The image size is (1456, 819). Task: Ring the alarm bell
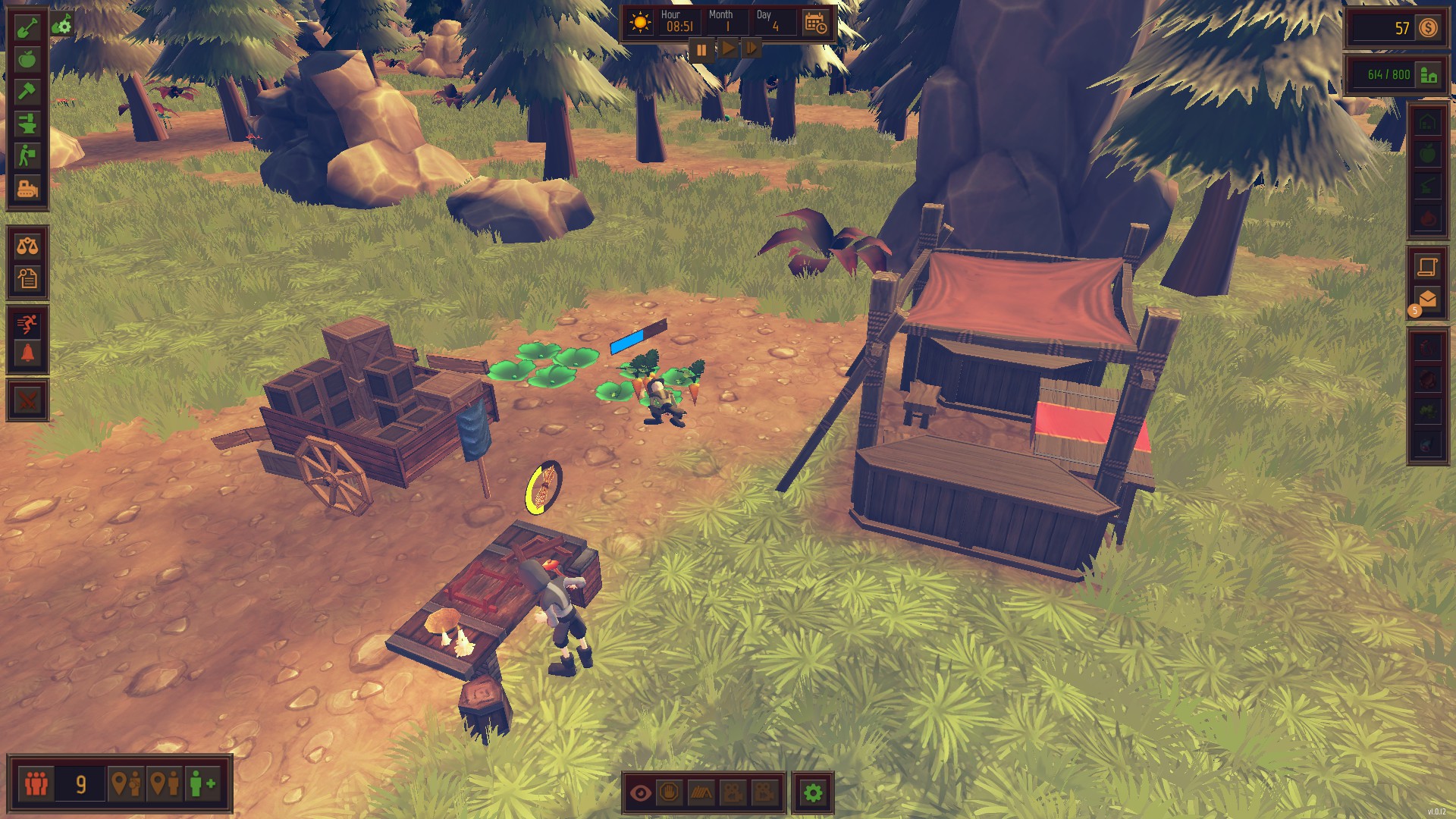click(x=27, y=354)
